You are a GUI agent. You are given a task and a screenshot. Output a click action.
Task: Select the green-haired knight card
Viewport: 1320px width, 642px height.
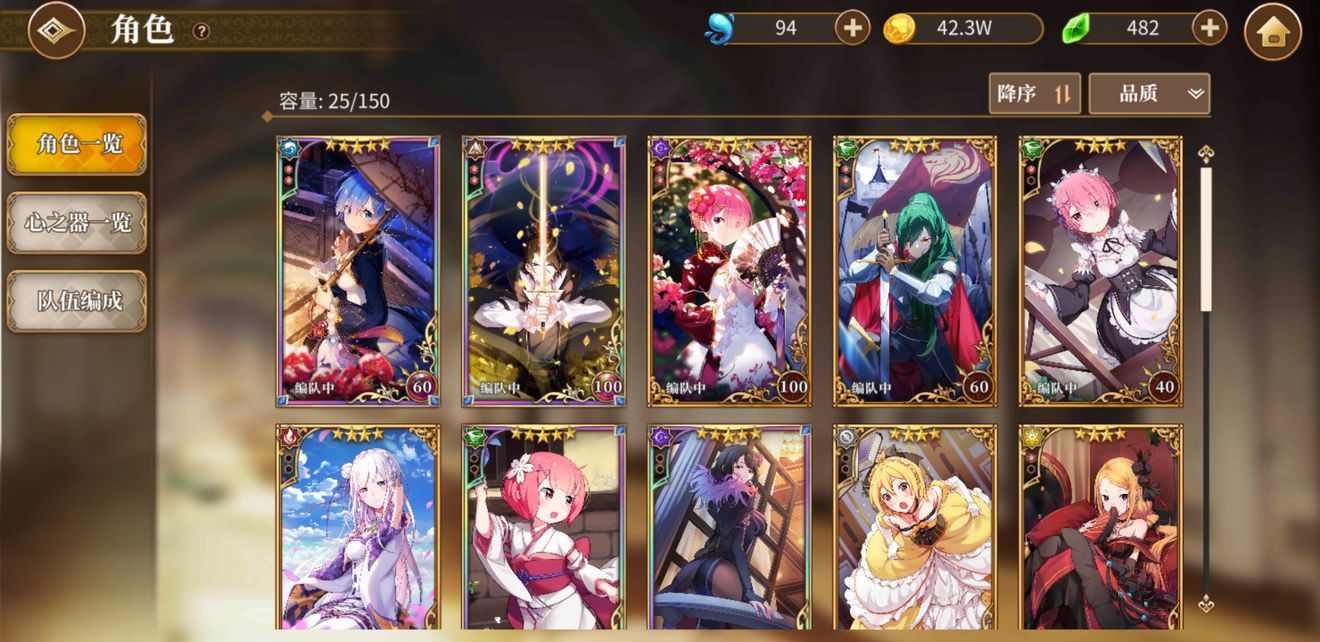[x=915, y=271]
